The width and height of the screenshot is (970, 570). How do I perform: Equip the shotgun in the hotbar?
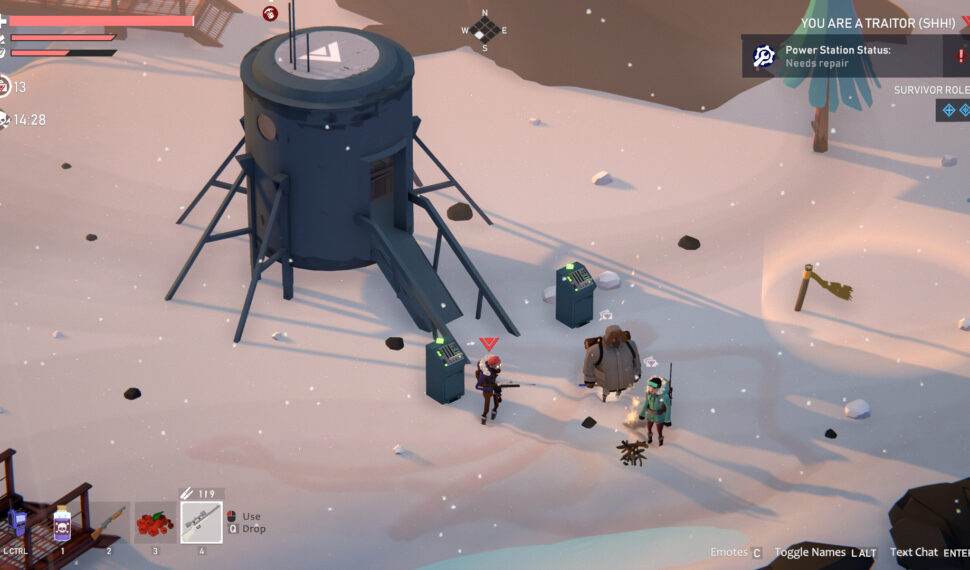click(x=109, y=523)
